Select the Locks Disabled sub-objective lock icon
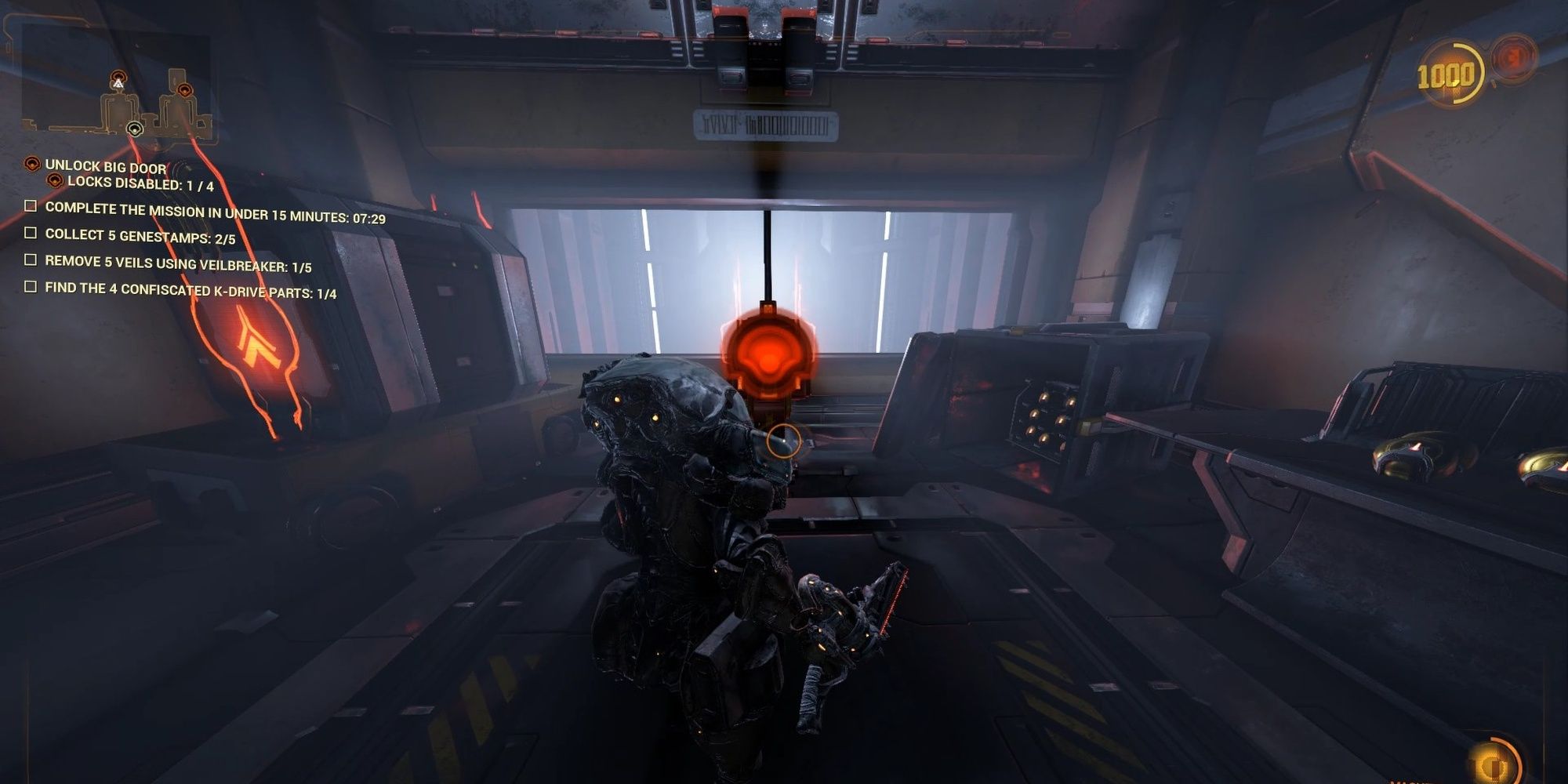Image resolution: width=1568 pixels, height=784 pixels. coord(55,182)
